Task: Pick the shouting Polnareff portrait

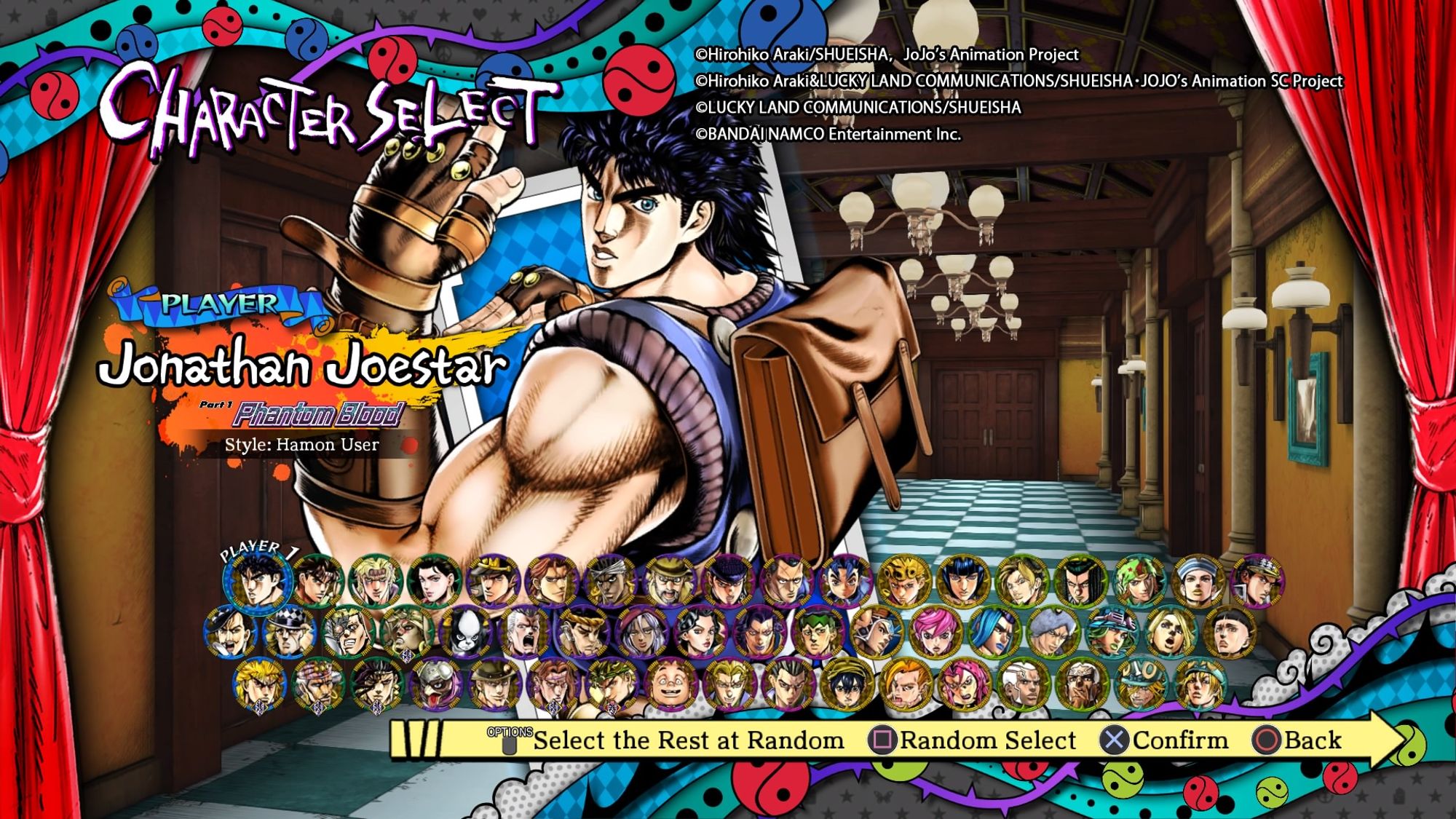Action: (526, 633)
